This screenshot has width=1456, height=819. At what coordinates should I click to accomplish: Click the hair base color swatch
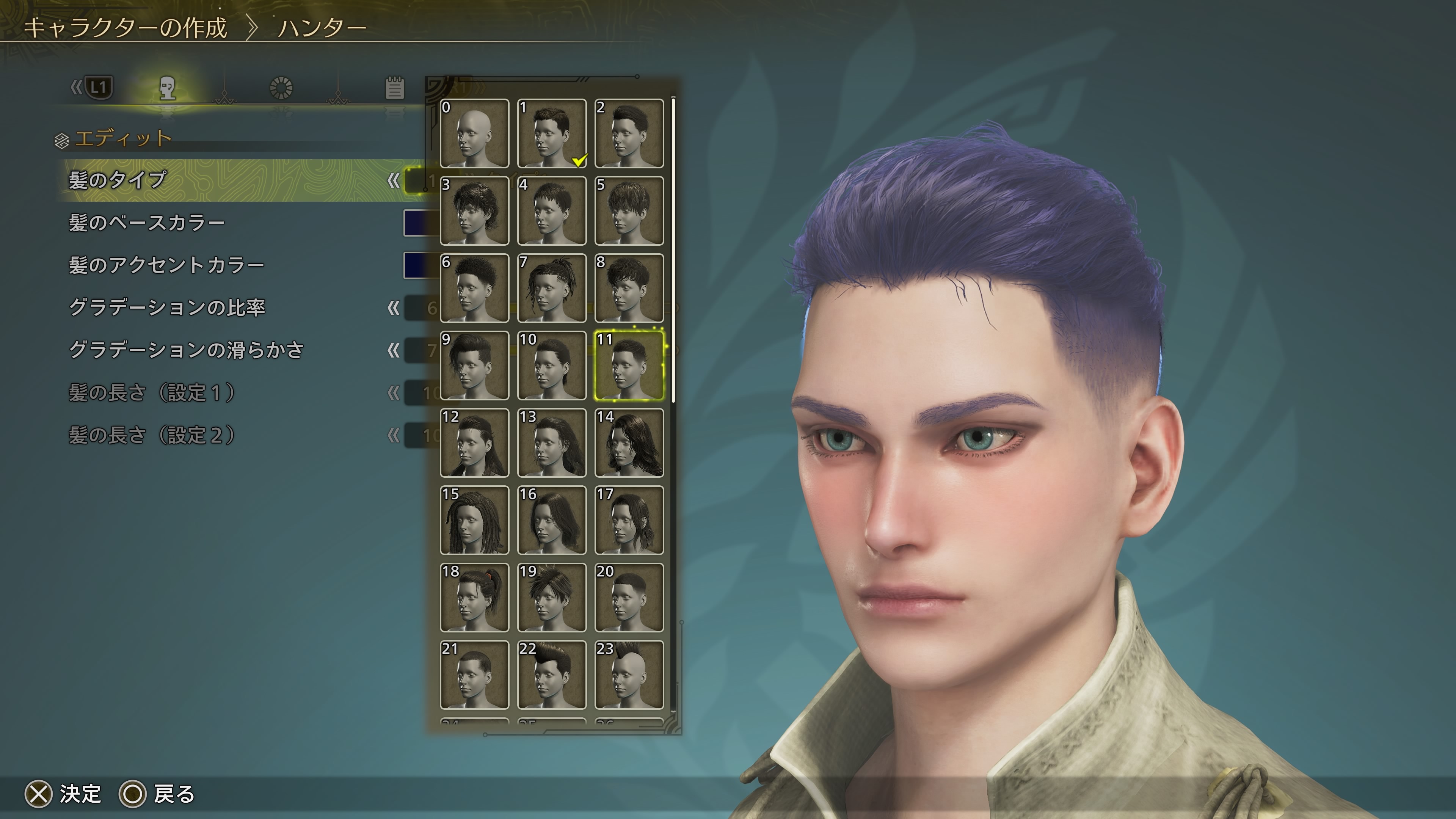click(x=421, y=223)
